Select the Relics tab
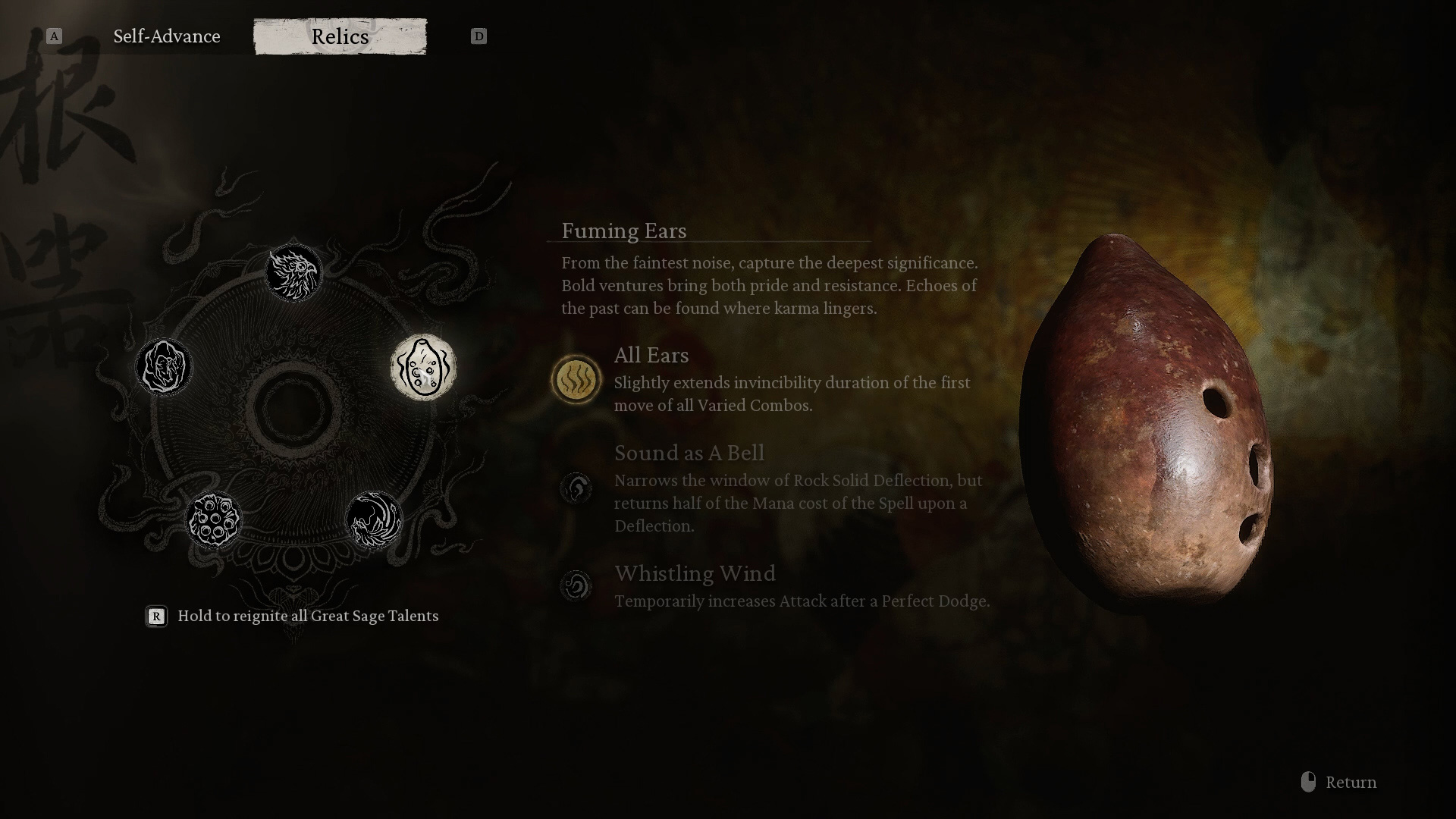Viewport: 1456px width, 819px height. pos(340,36)
